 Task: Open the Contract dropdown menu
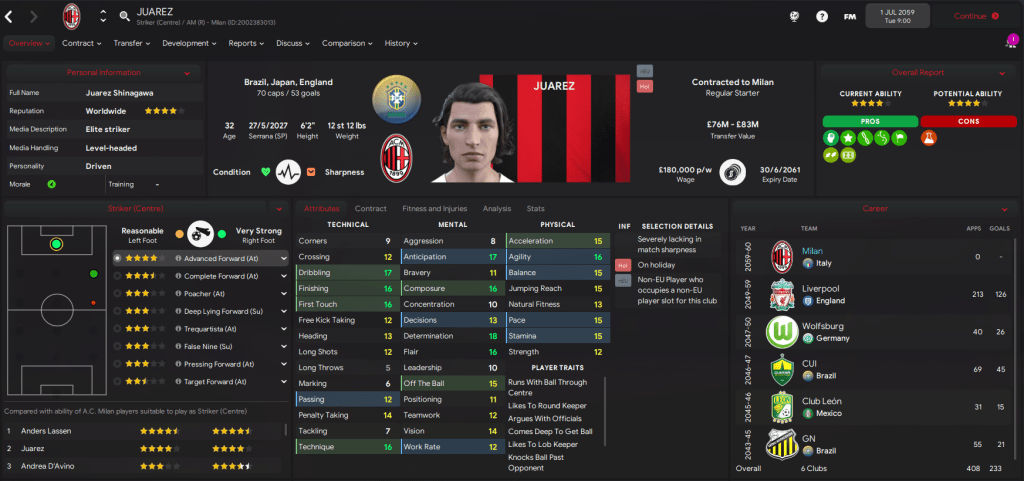pos(81,43)
